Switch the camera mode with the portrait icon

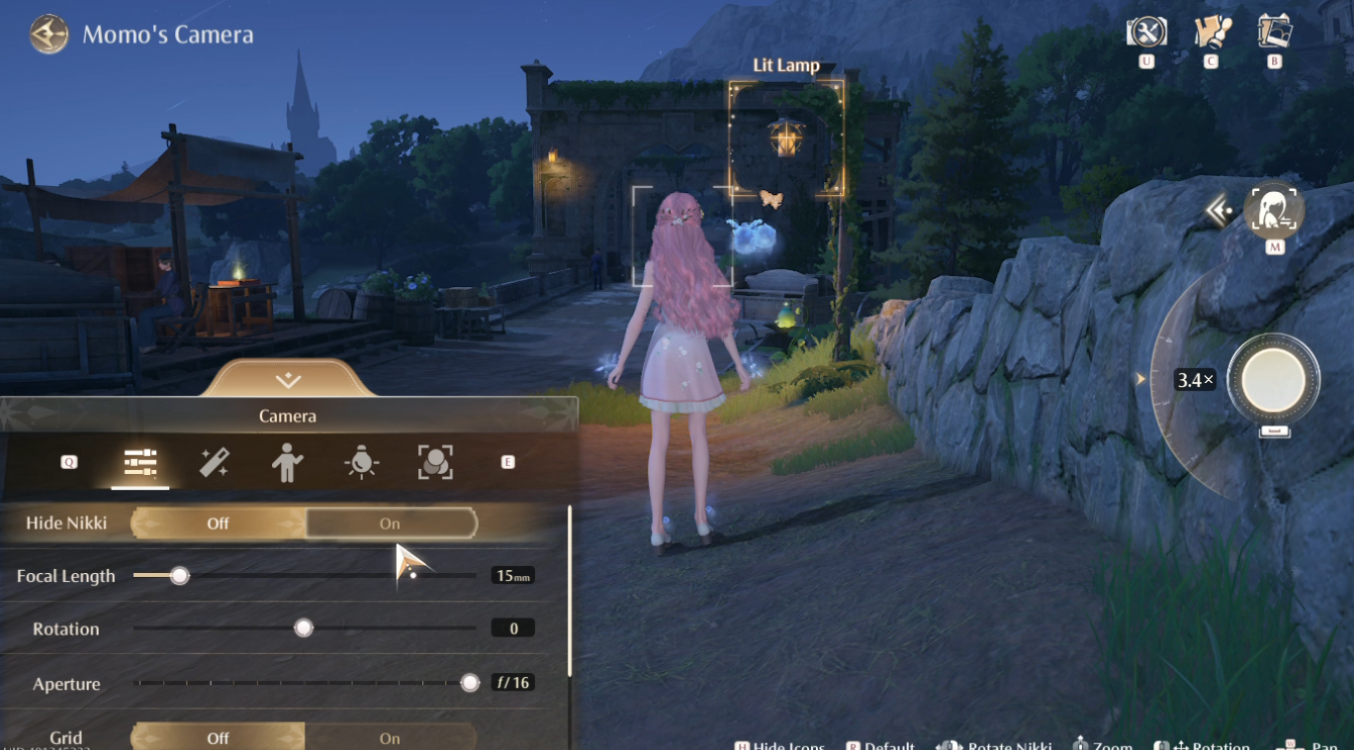[1274, 212]
